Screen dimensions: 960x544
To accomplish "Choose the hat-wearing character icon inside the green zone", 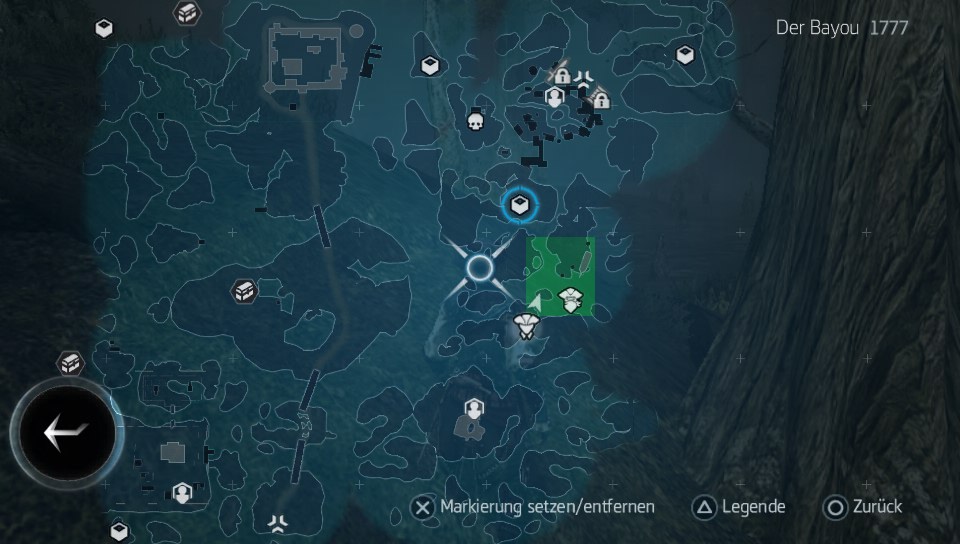I will coord(571,298).
